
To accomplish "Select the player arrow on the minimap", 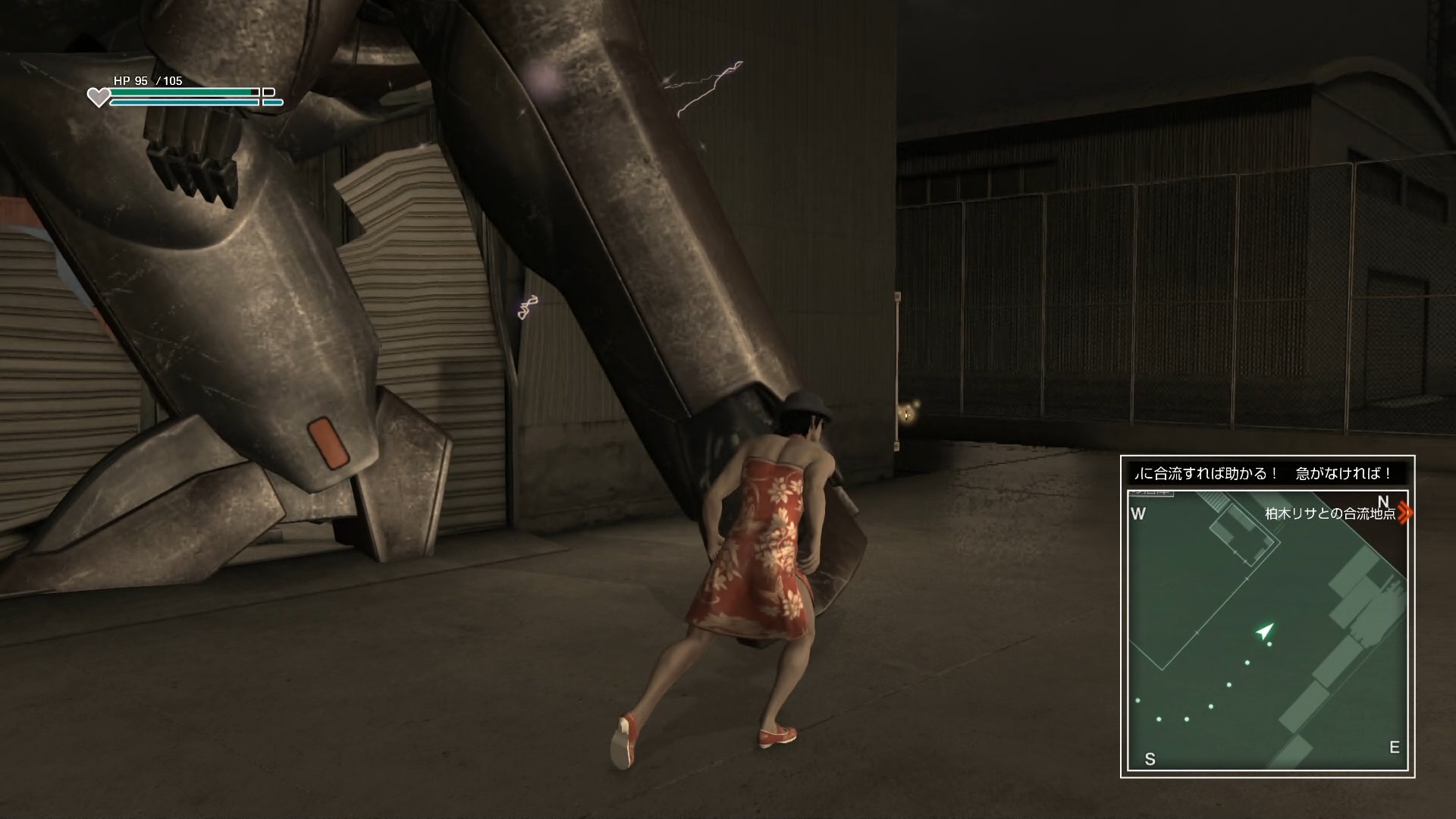I will tap(1264, 631).
